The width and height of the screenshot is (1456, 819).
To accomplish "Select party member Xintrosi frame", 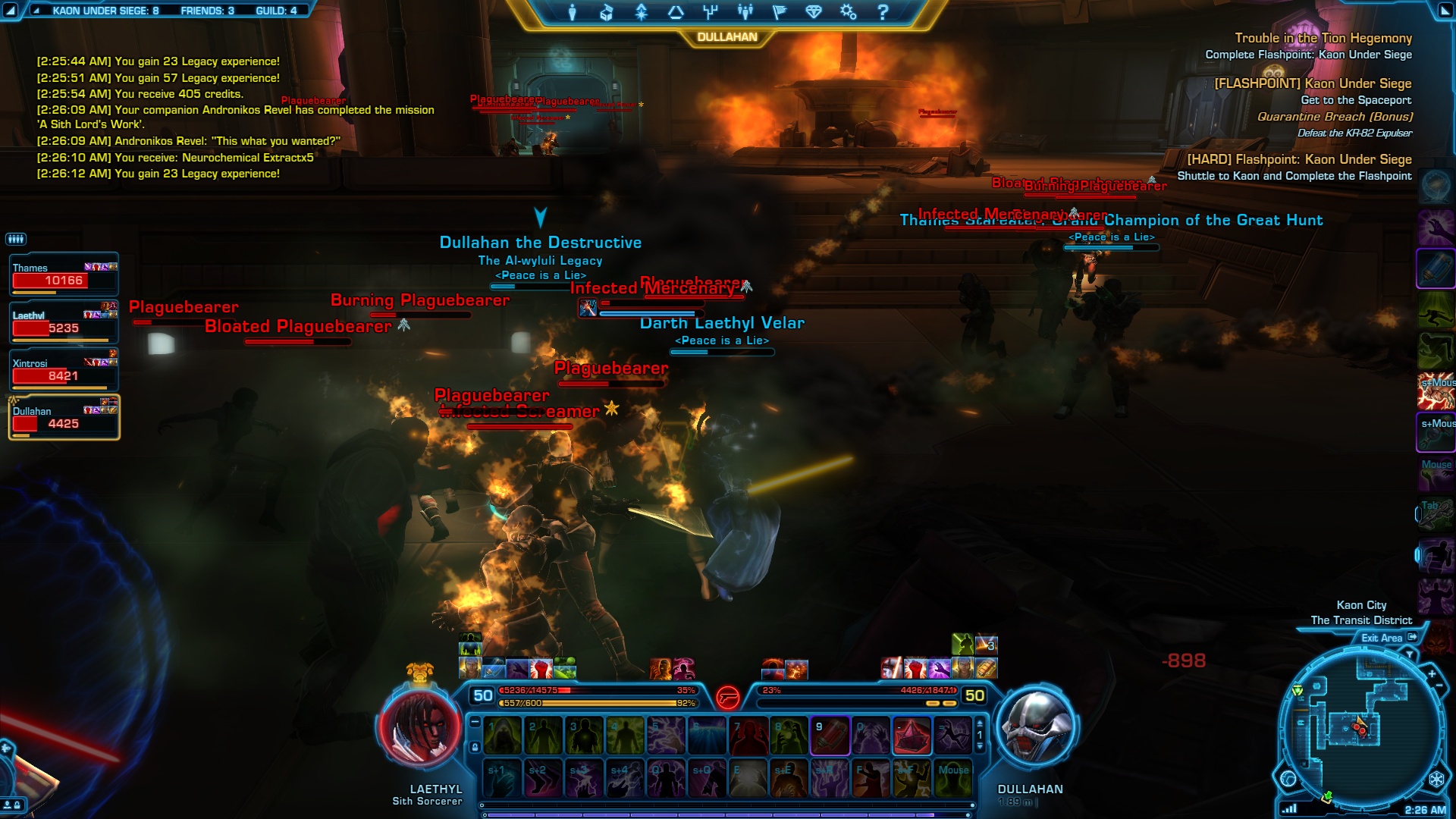I will point(64,370).
